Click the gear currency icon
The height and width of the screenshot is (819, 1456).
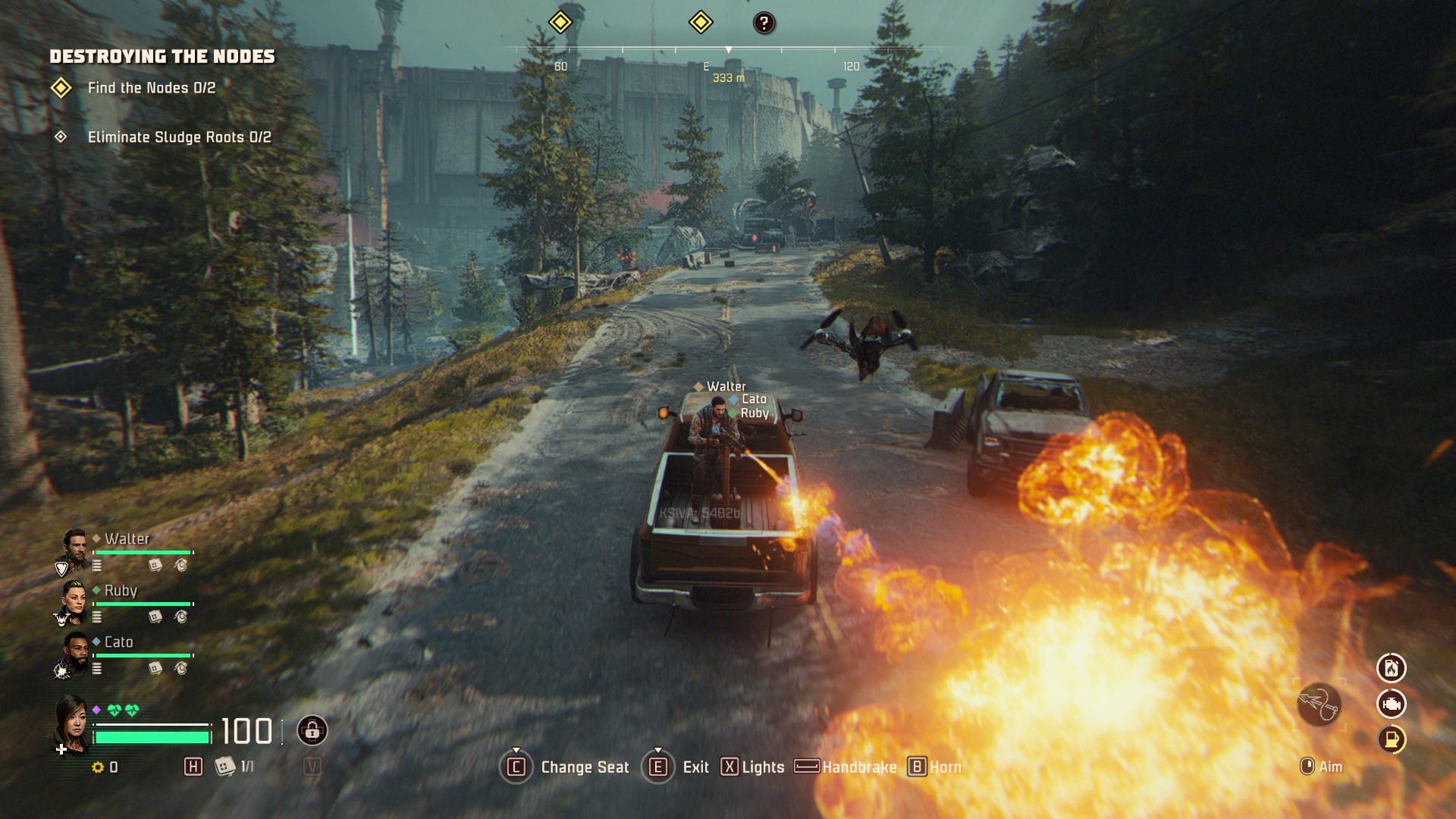pyautogui.click(x=98, y=767)
